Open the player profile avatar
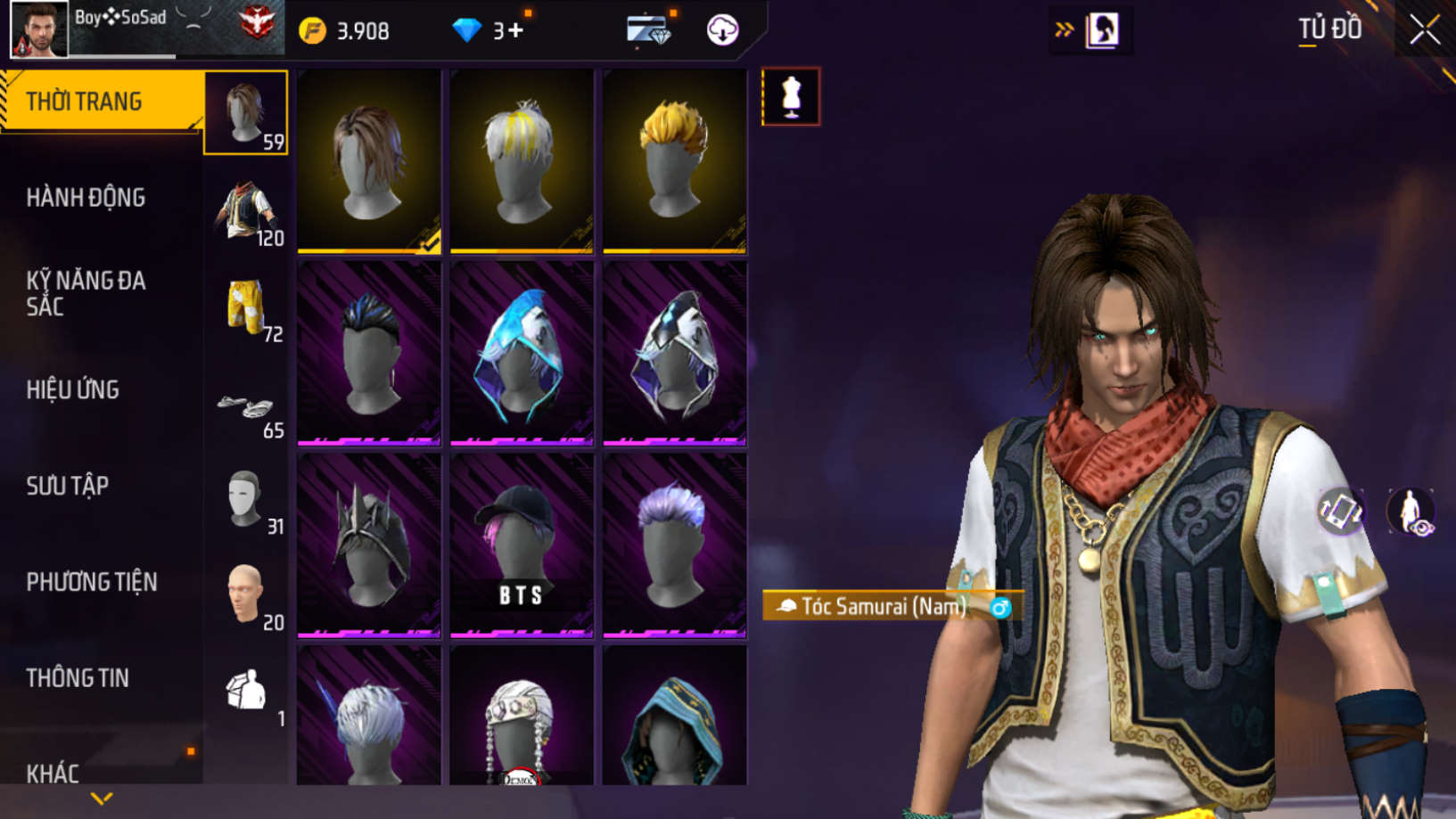The height and width of the screenshot is (819, 1456). coord(38,29)
